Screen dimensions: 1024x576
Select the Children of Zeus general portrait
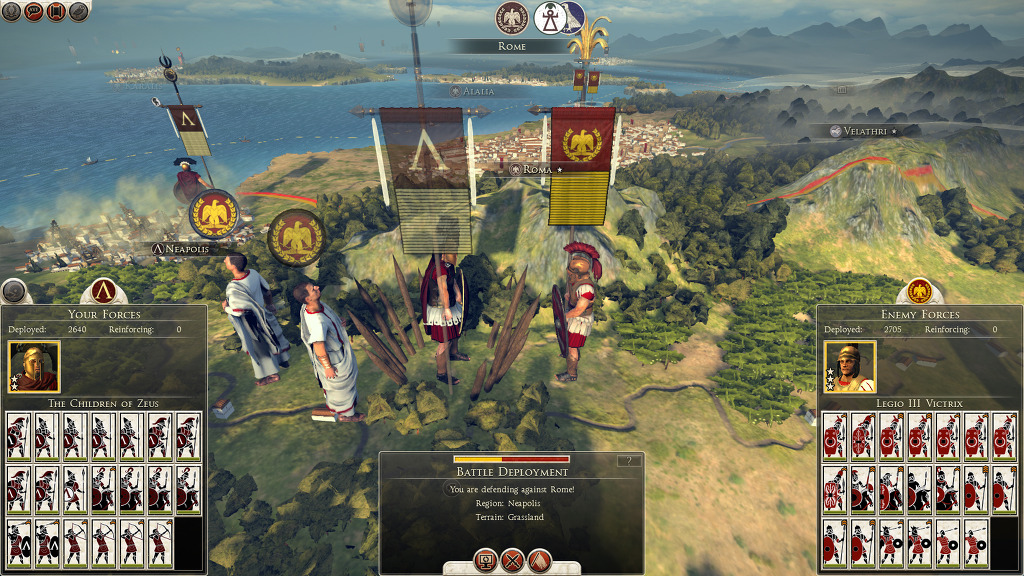point(34,367)
